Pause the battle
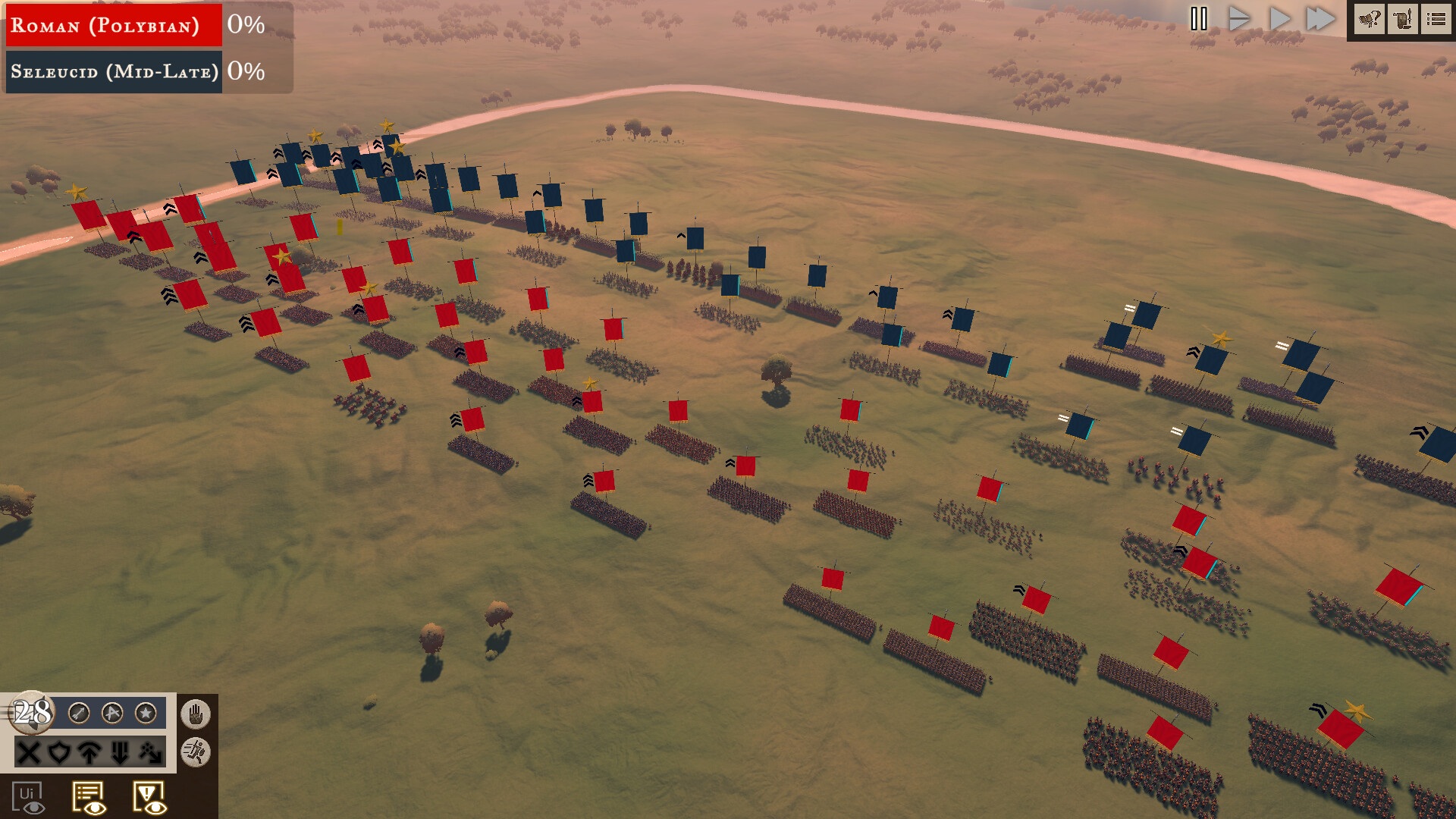Screen dimensions: 1456x819 1198,19
